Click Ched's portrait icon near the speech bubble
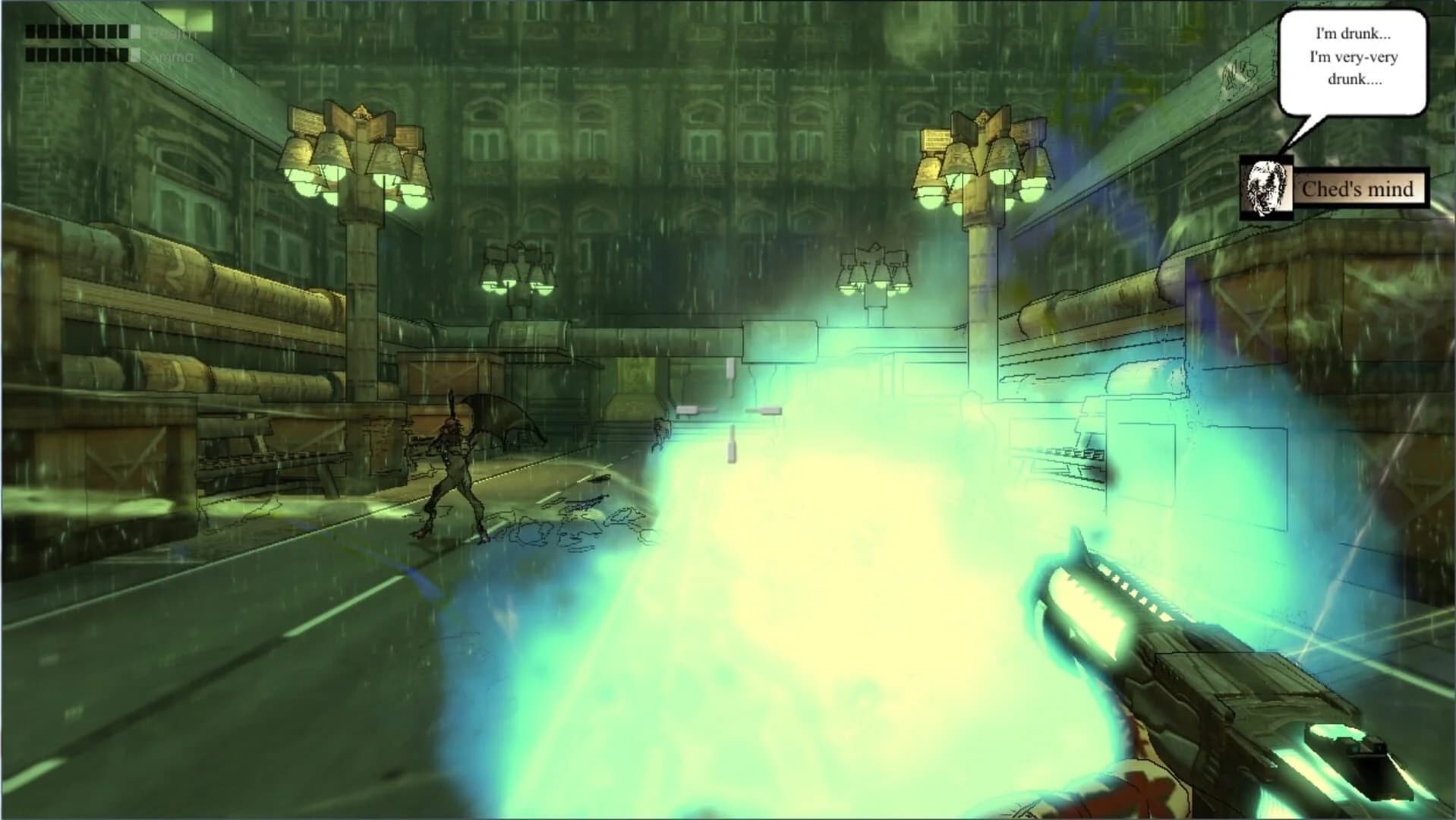 pyautogui.click(x=1265, y=188)
